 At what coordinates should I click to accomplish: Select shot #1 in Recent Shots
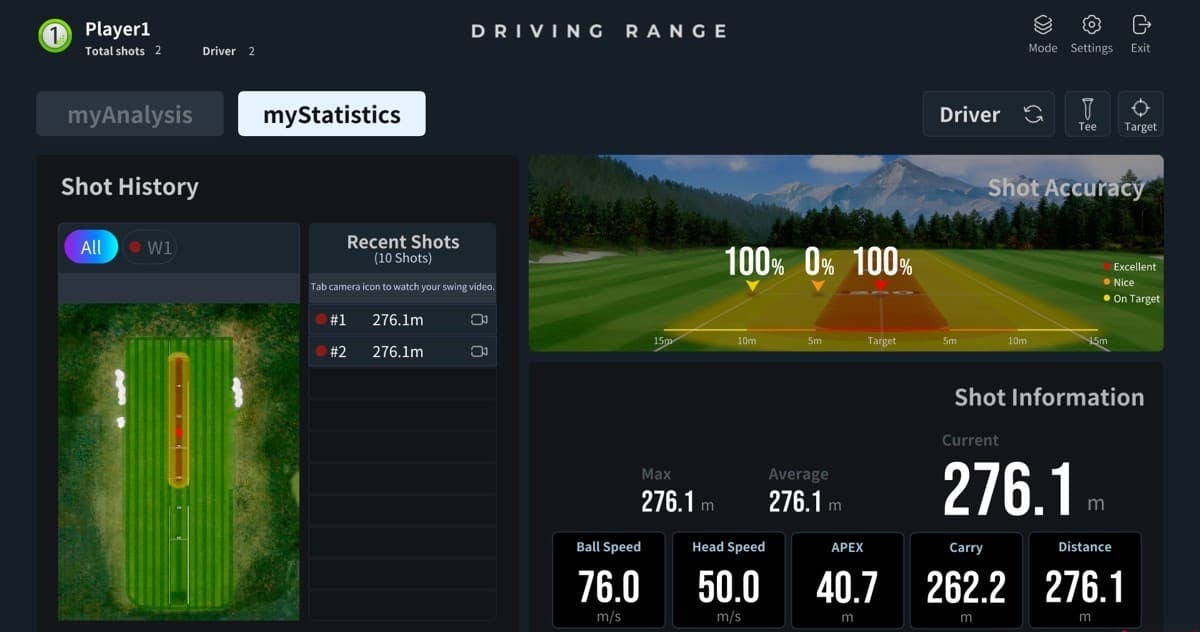click(386, 320)
